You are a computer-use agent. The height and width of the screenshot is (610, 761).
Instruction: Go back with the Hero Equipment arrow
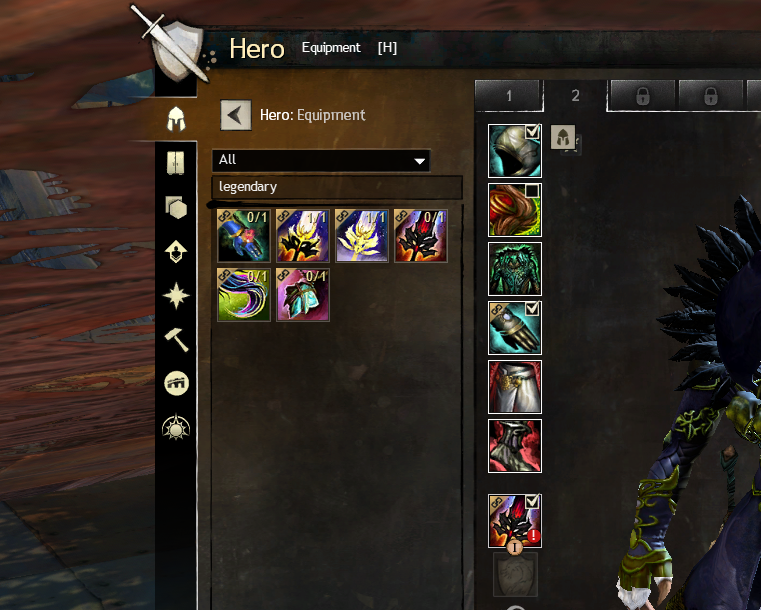[235, 115]
